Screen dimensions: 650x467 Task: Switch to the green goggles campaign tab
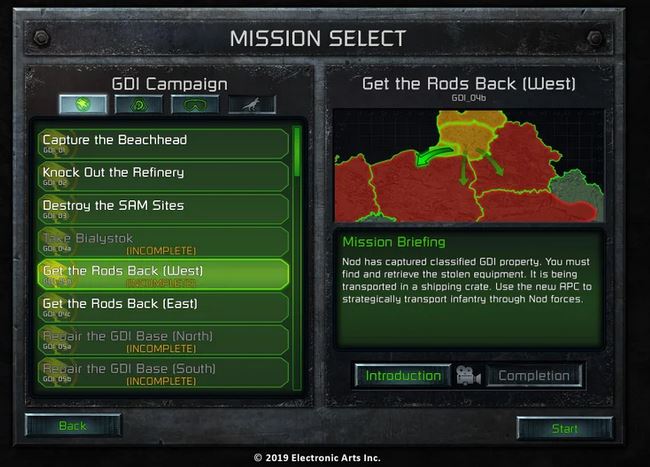click(x=195, y=104)
